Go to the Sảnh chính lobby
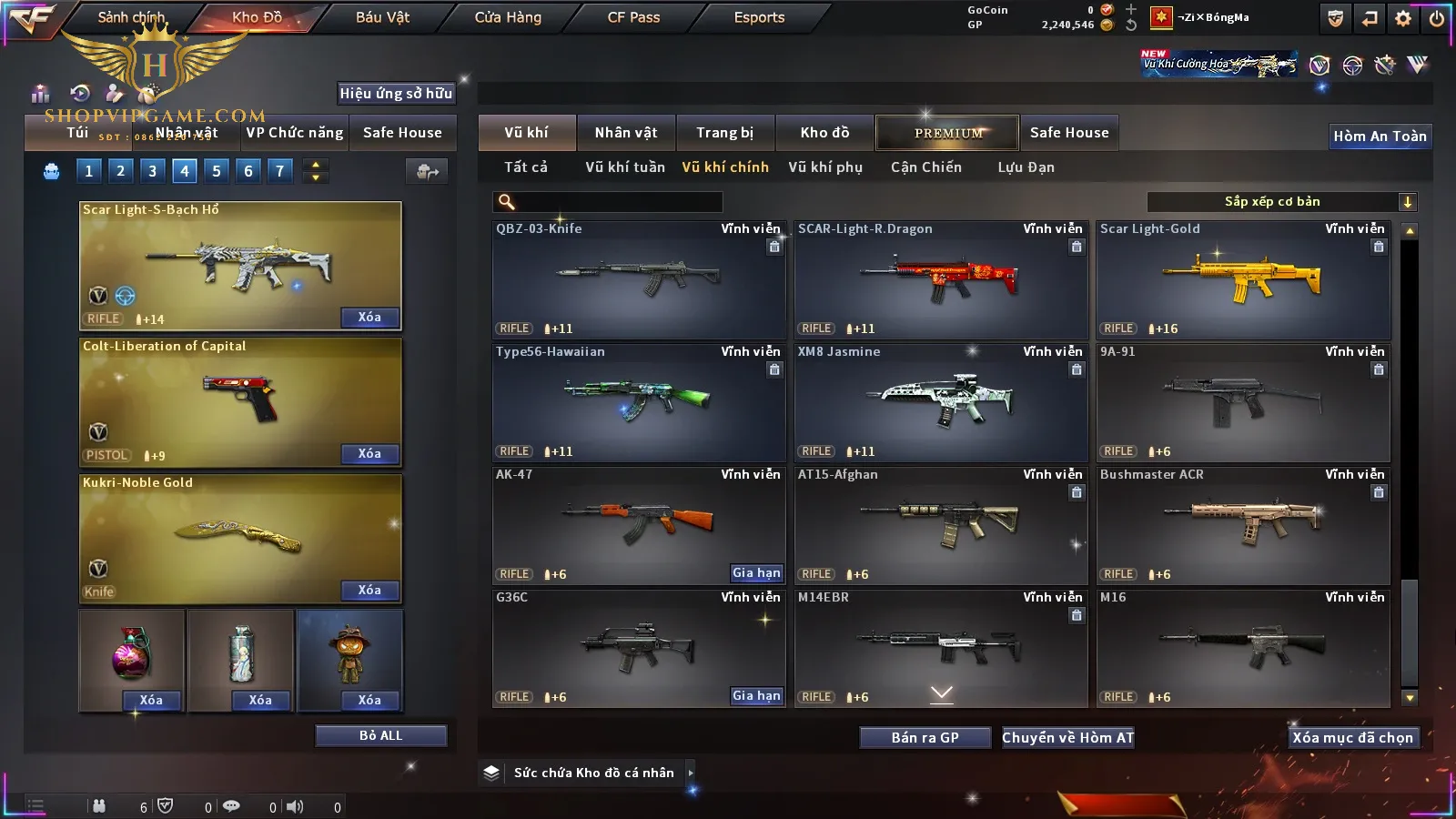The height and width of the screenshot is (819, 1456). pos(131,17)
